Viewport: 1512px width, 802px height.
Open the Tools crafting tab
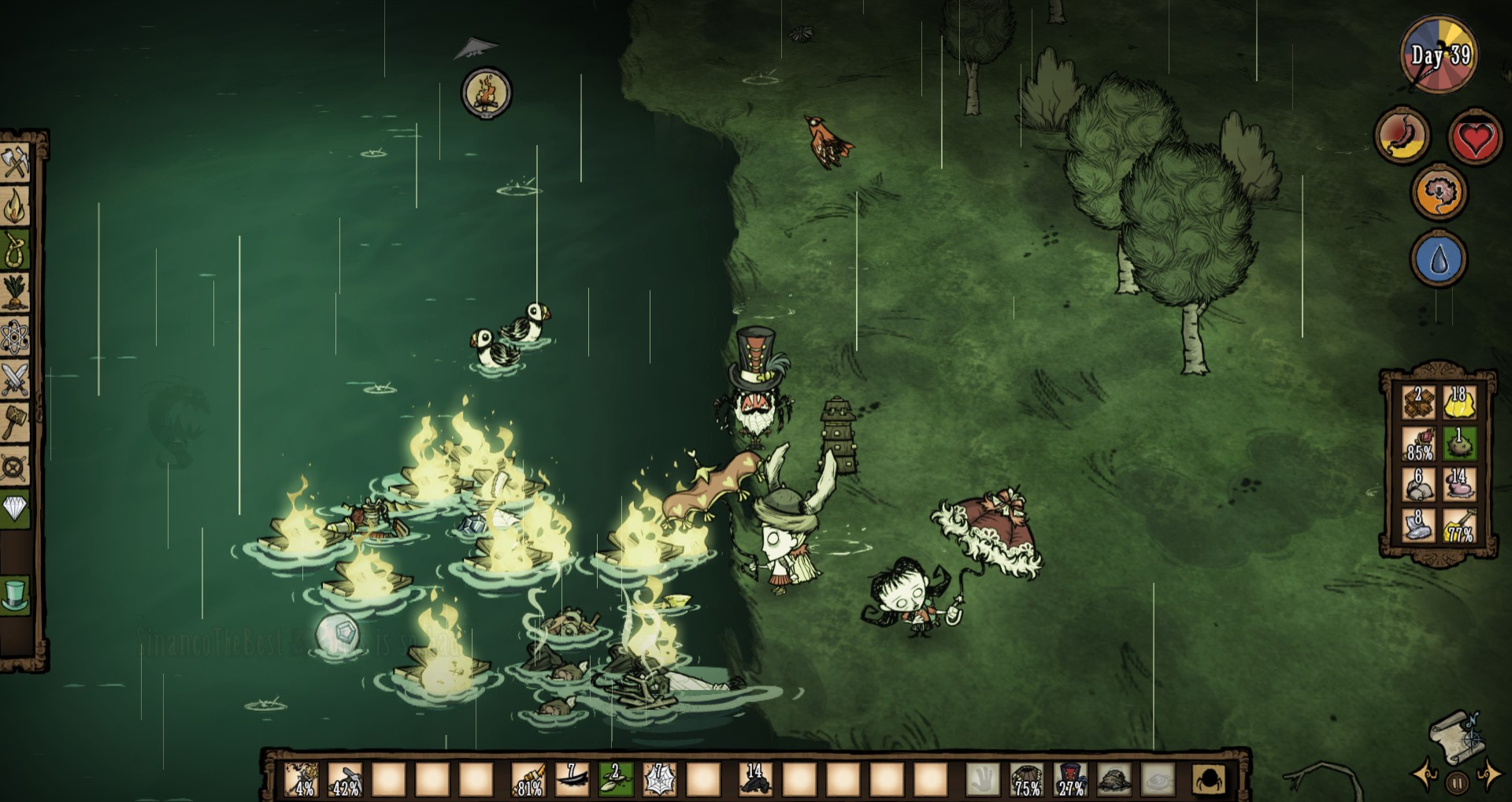15,163
